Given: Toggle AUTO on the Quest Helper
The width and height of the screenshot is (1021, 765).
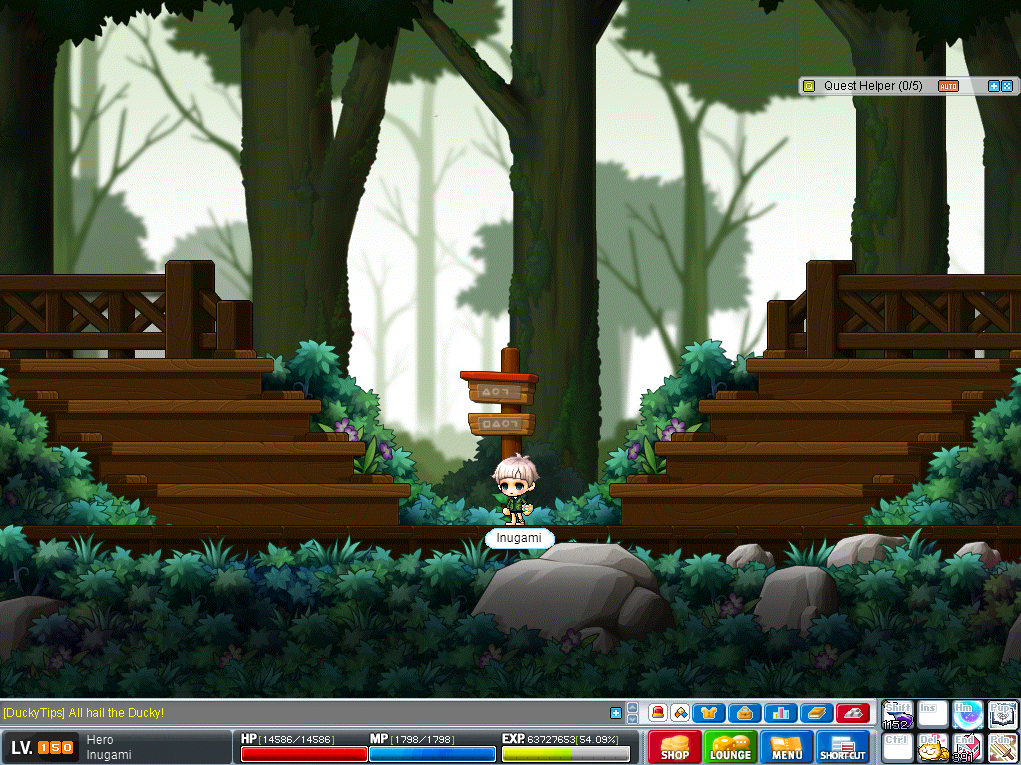Looking at the screenshot, I should coord(948,86).
